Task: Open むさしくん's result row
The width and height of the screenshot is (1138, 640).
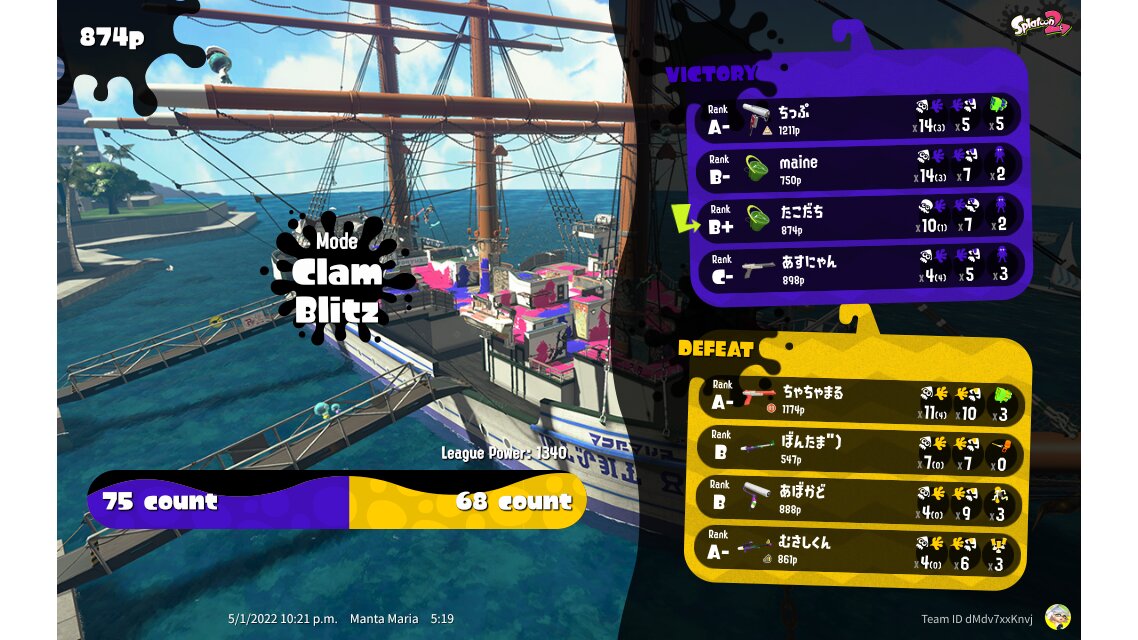Action: (x=858, y=550)
